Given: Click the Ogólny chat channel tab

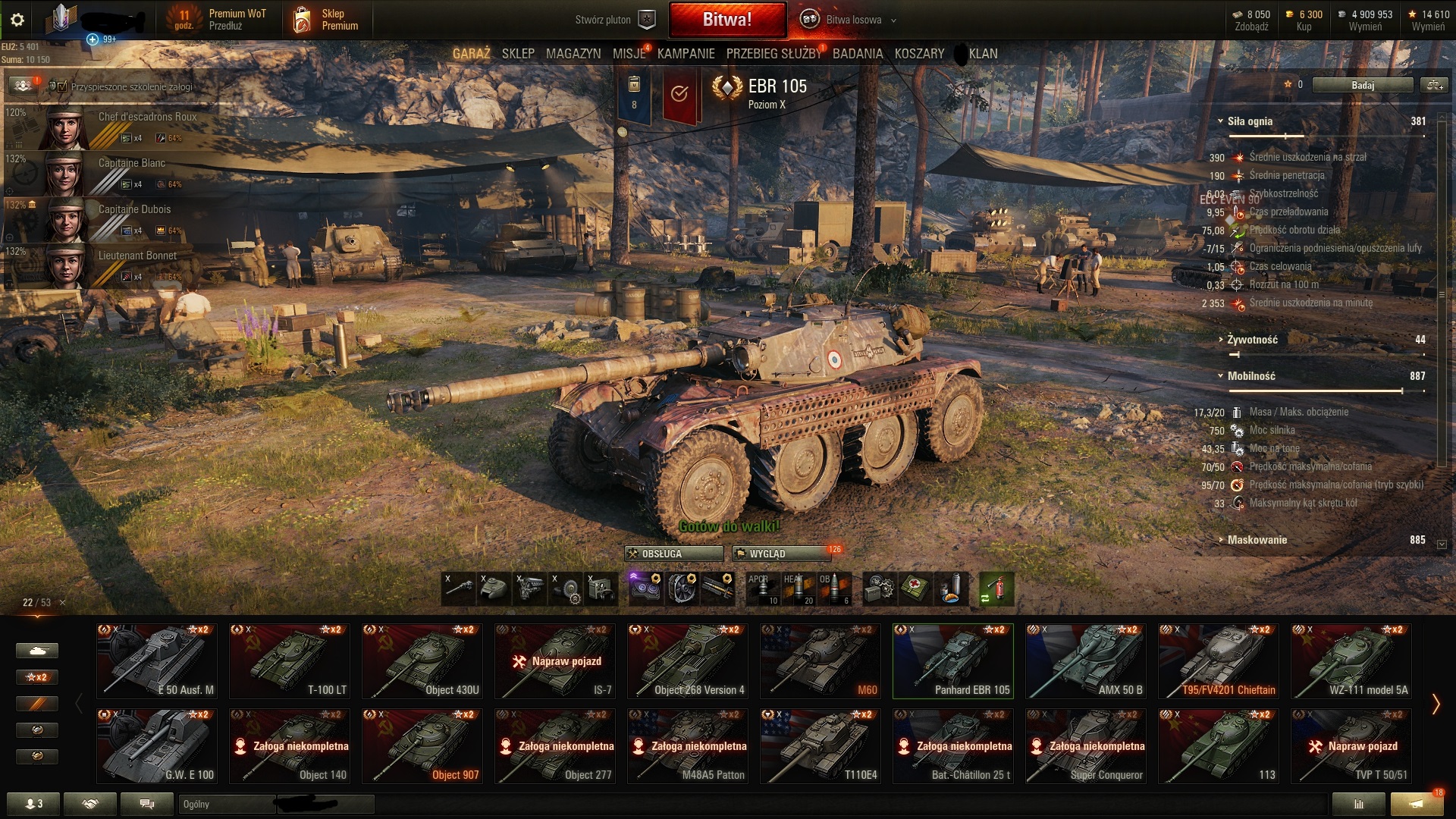Looking at the screenshot, I should pos(226,805).
